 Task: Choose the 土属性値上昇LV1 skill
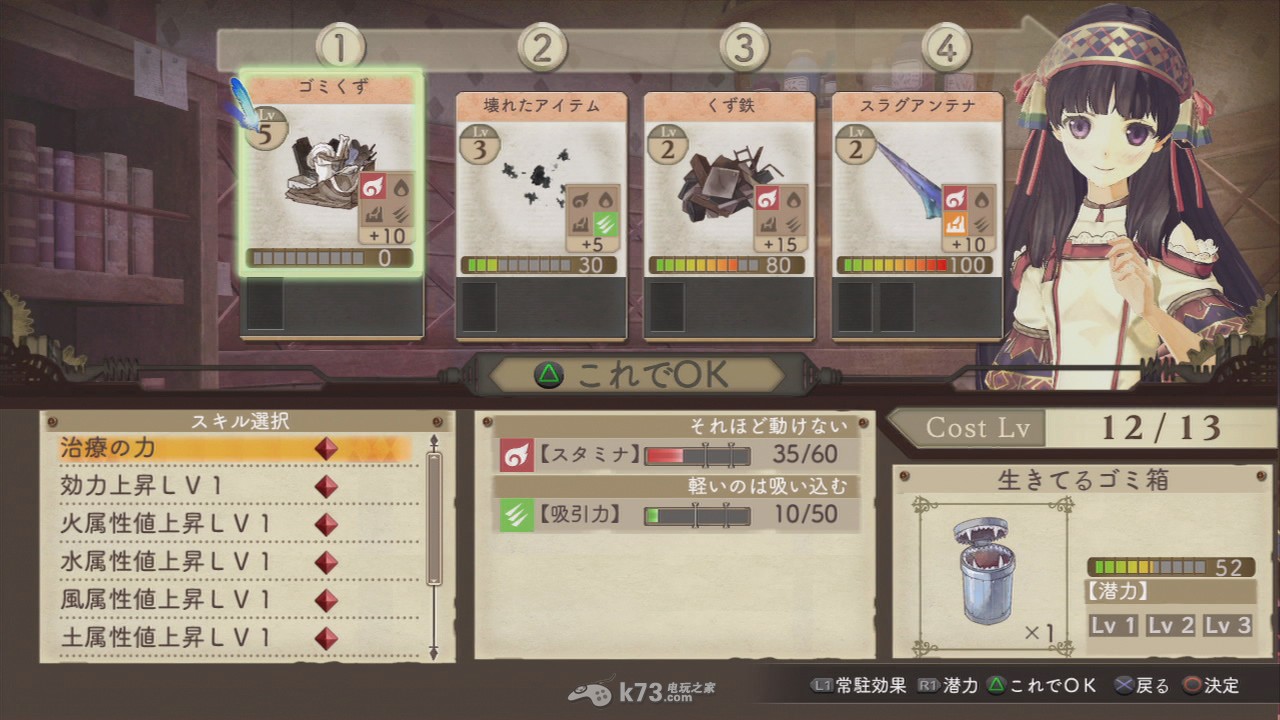(x=235, y=637)
